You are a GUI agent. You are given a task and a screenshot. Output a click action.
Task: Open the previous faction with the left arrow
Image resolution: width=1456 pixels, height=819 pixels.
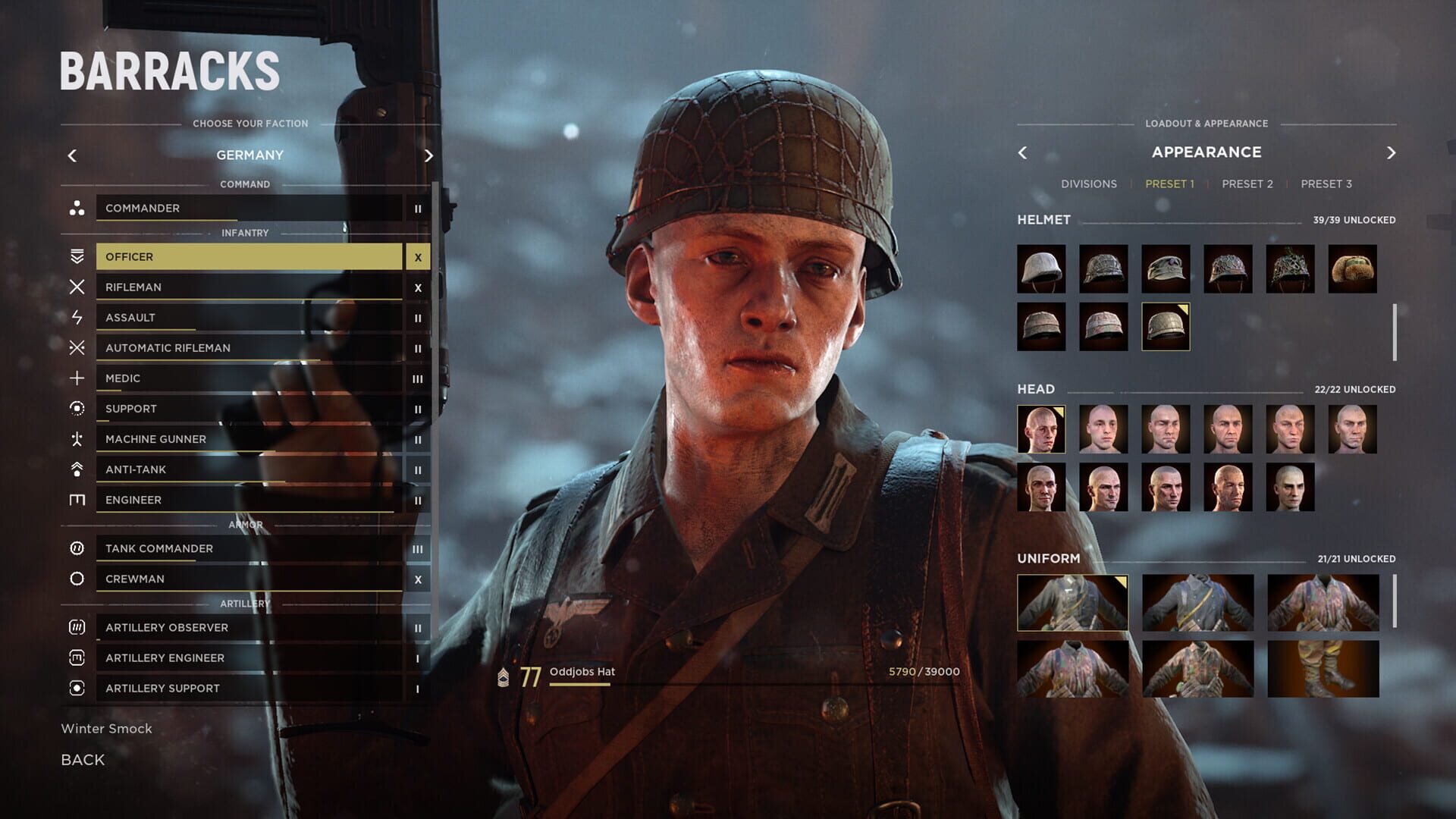(72, 155)
